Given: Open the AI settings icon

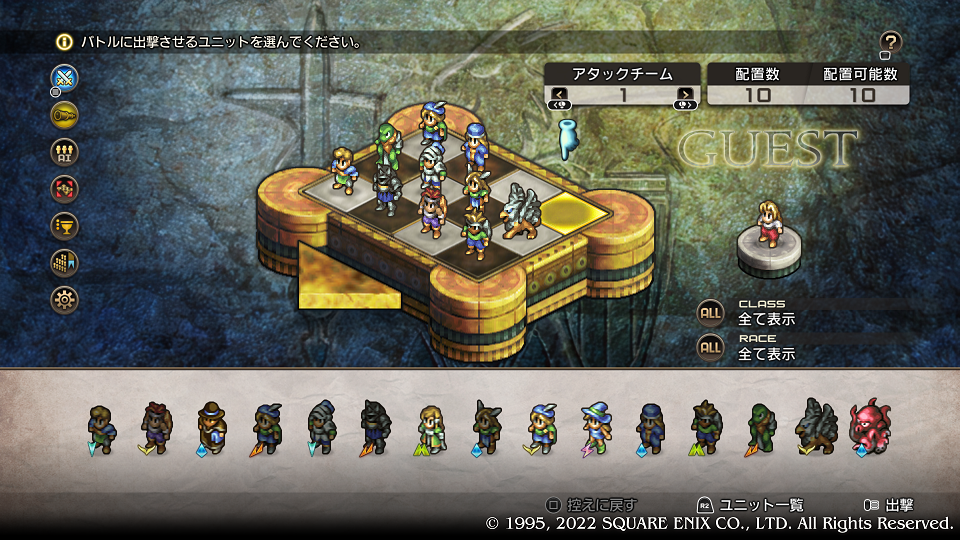Looking at the screenshot, I should pyautogui.click(x=64, y=151).
